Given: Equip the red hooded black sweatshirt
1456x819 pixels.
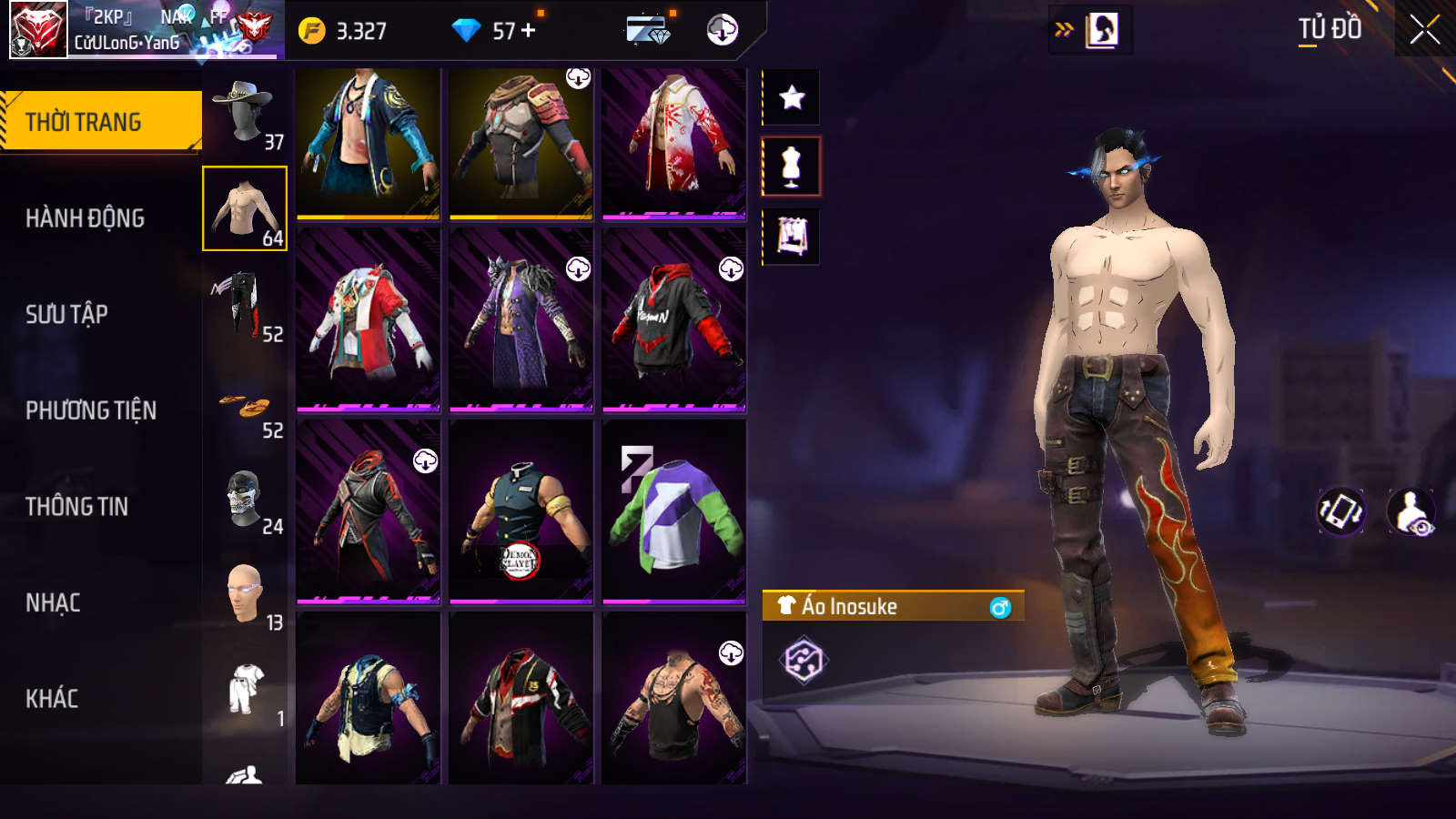Looking at the screenshot, I should point(673,318).
